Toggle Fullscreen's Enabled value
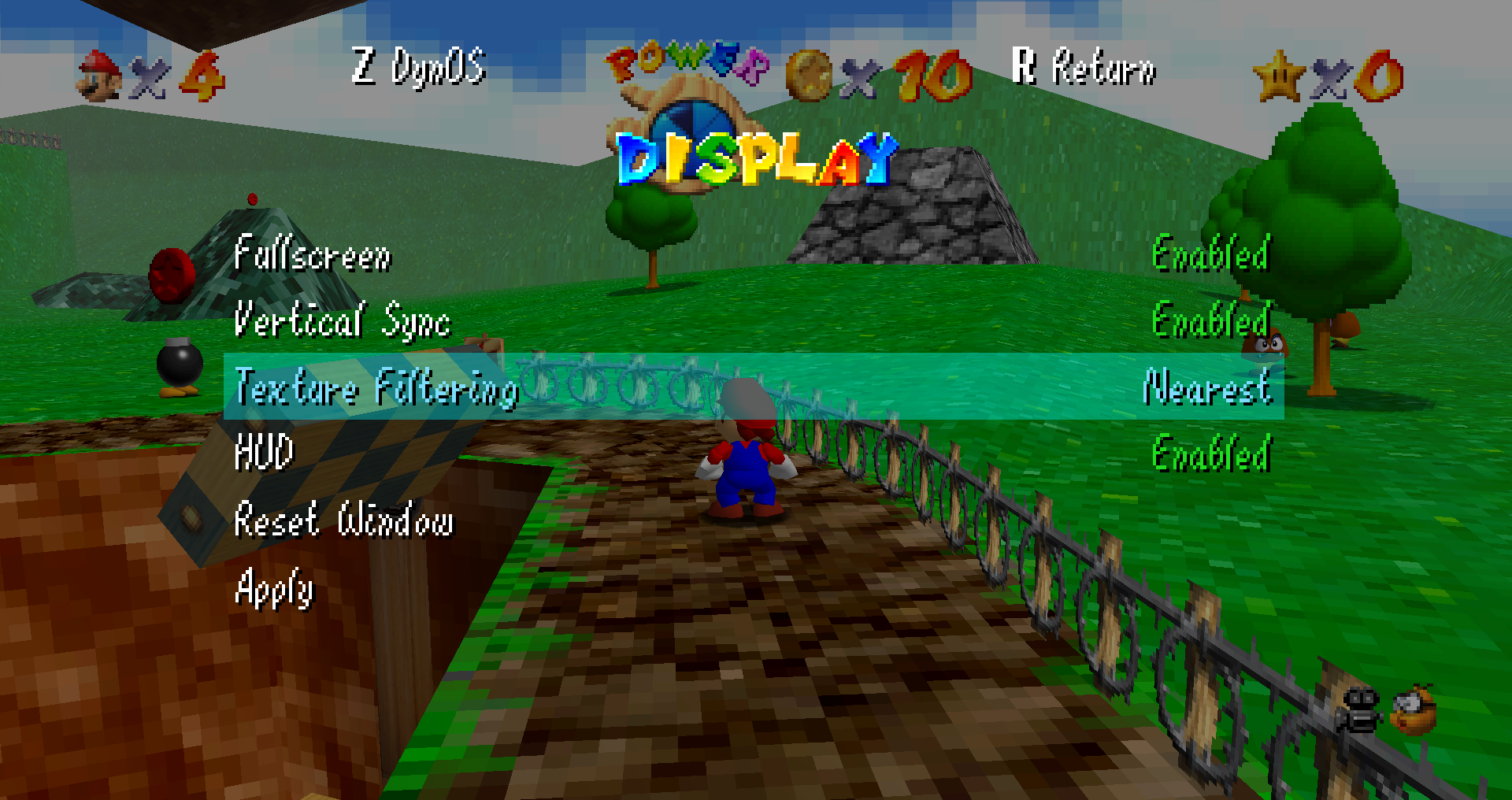 pyautogui.click(x=1210, y=254)
